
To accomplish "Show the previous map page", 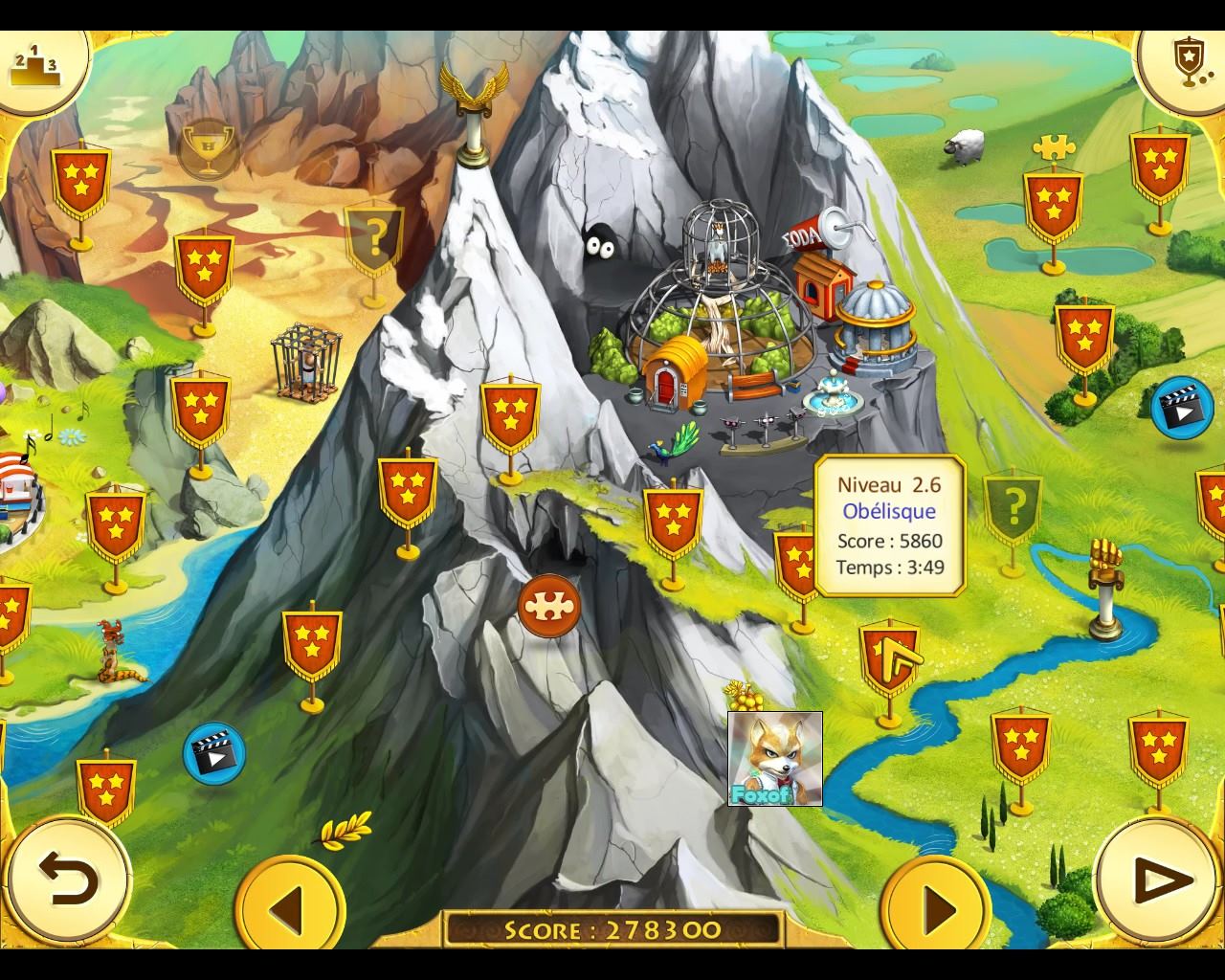I will [289, 905].
